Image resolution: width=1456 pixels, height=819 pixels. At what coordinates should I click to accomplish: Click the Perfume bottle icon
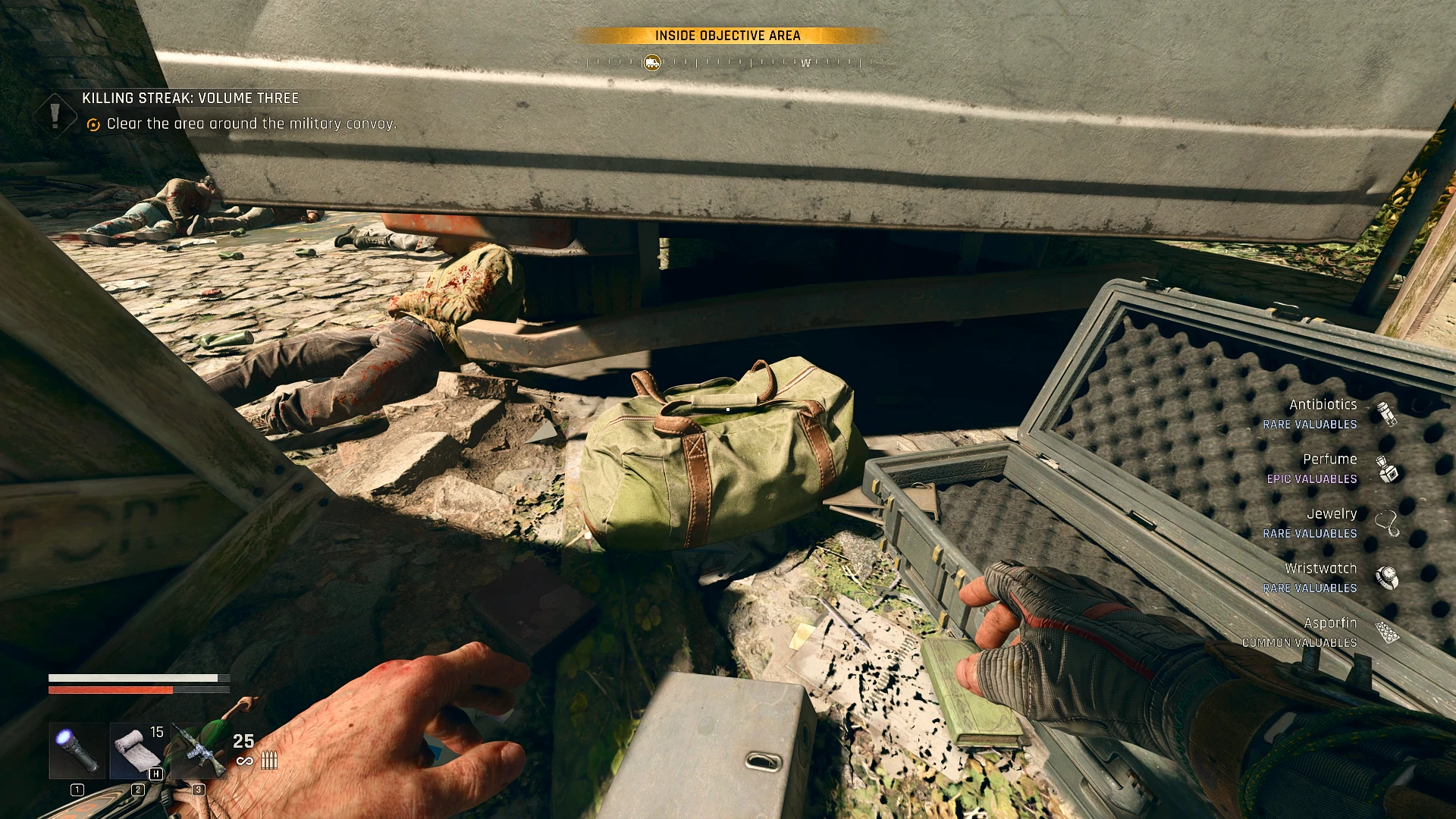point(1389,469)
